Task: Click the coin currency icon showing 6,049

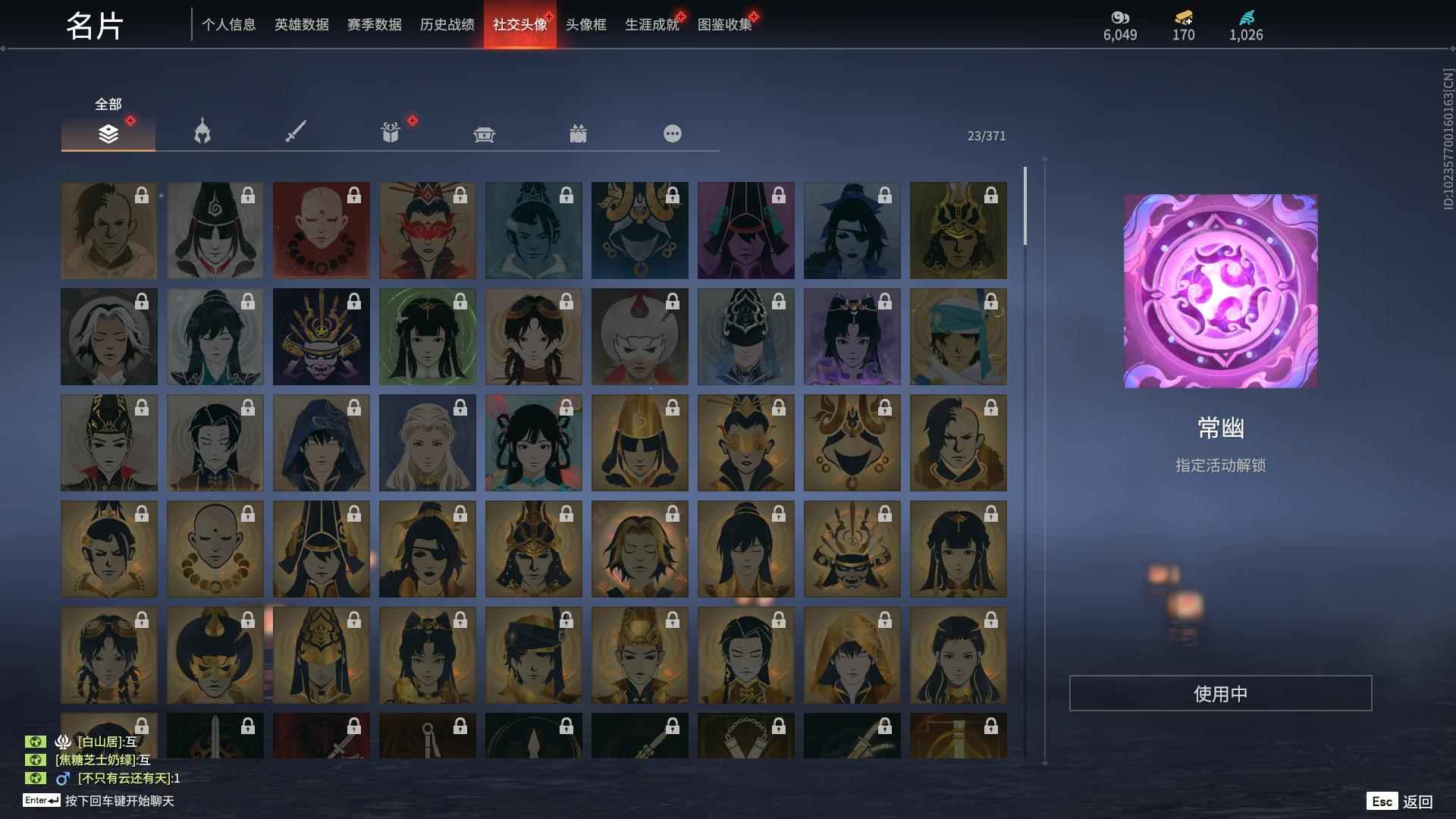Action: (1119, 18)
